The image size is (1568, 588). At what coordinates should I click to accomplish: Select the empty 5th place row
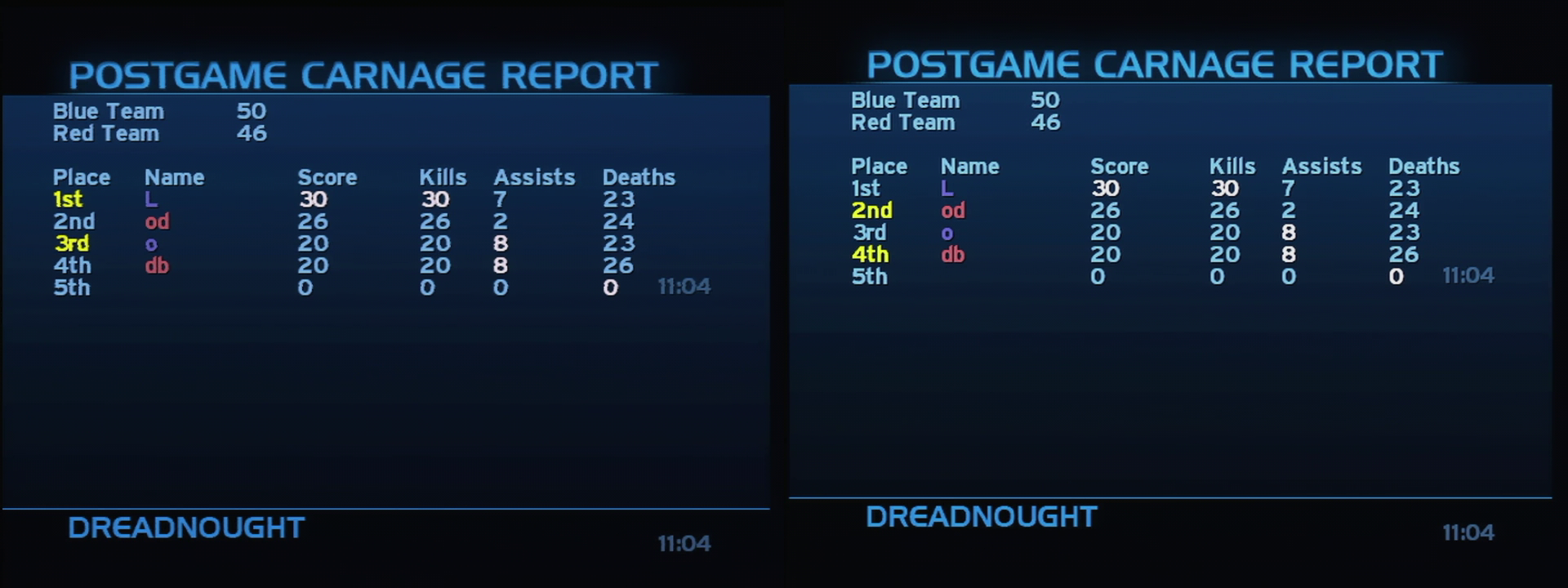72,287
